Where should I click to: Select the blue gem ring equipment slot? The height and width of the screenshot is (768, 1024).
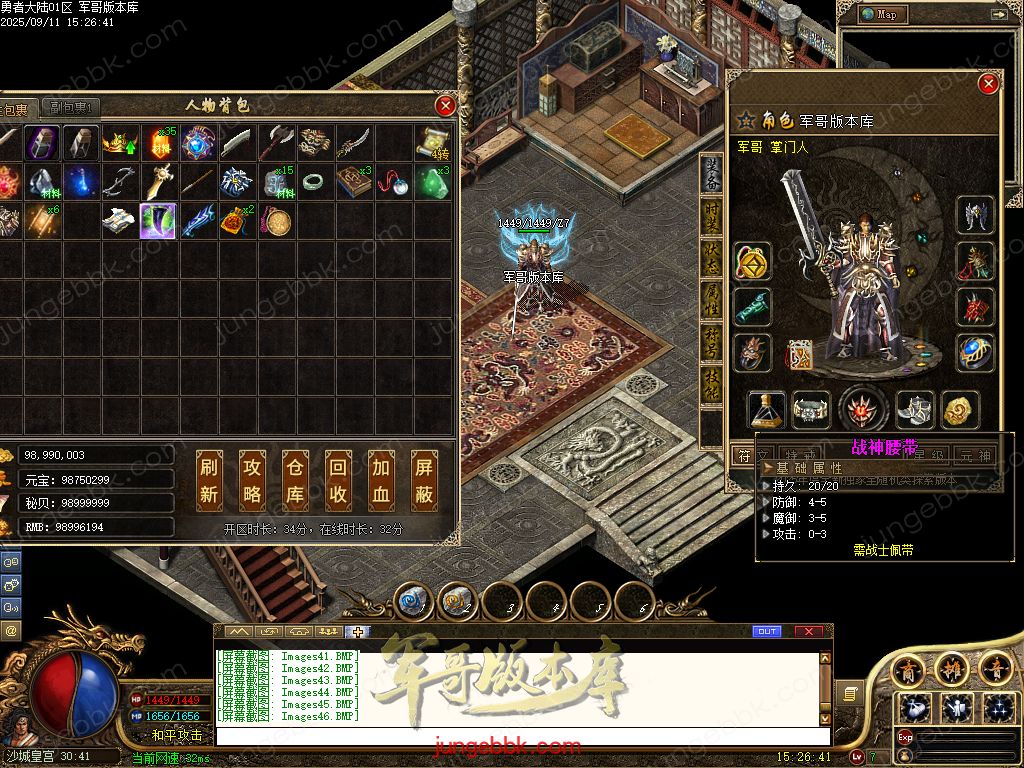click(x=975, y=352)
